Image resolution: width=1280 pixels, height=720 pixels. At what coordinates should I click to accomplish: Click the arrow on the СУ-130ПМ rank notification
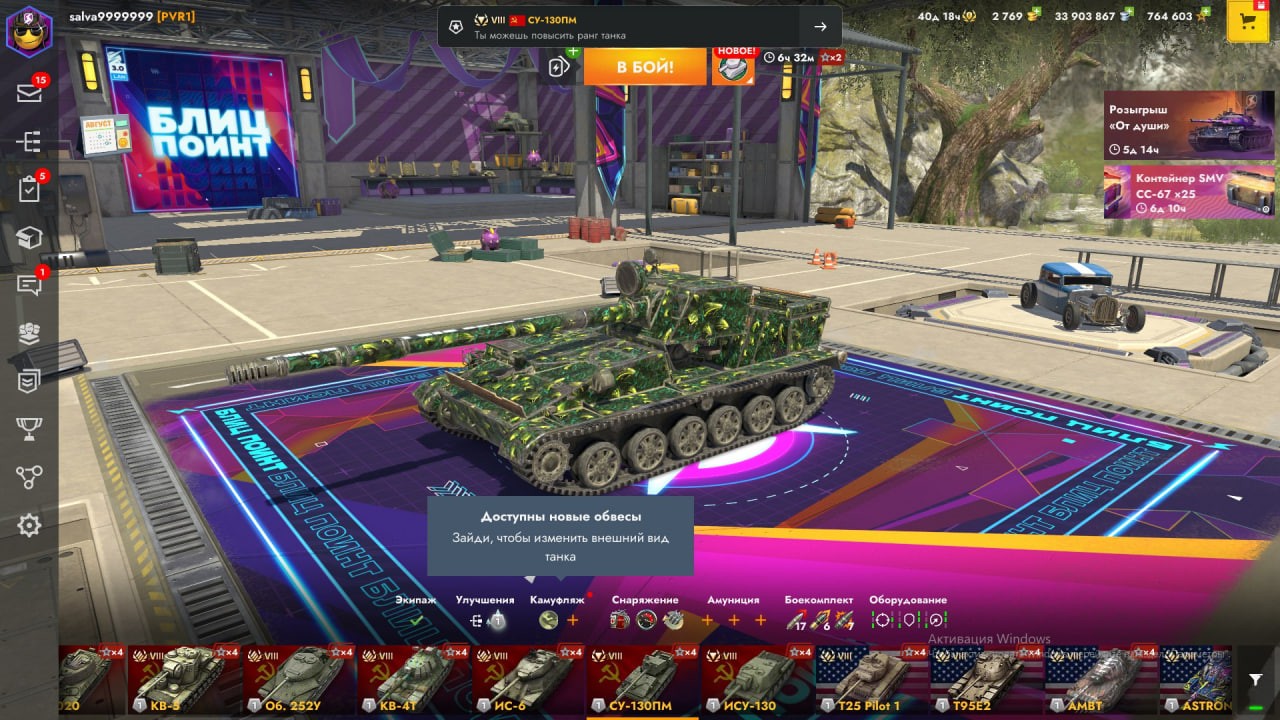click(x=820, y=27)
